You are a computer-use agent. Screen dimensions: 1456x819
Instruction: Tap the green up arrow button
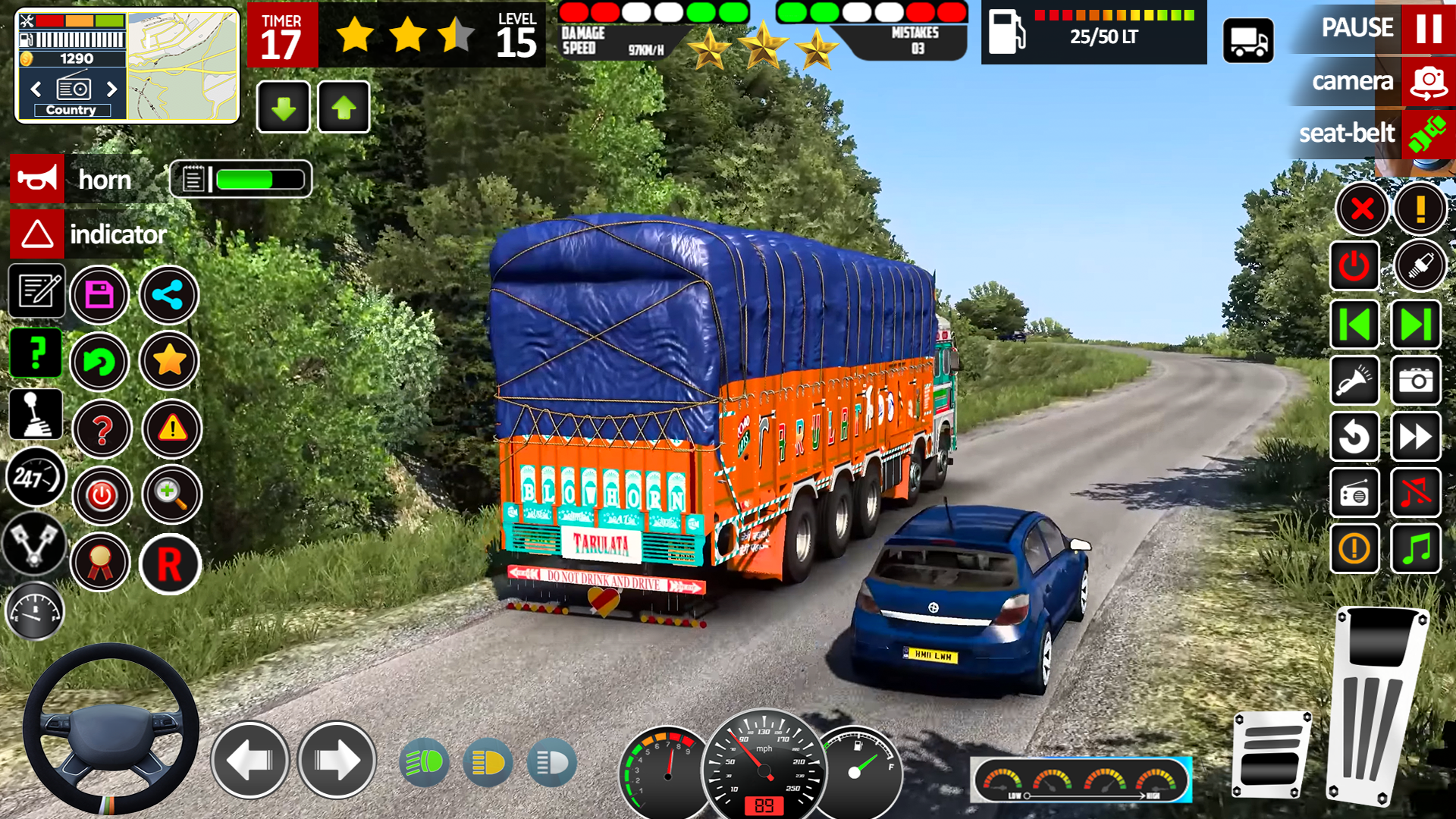344,108
